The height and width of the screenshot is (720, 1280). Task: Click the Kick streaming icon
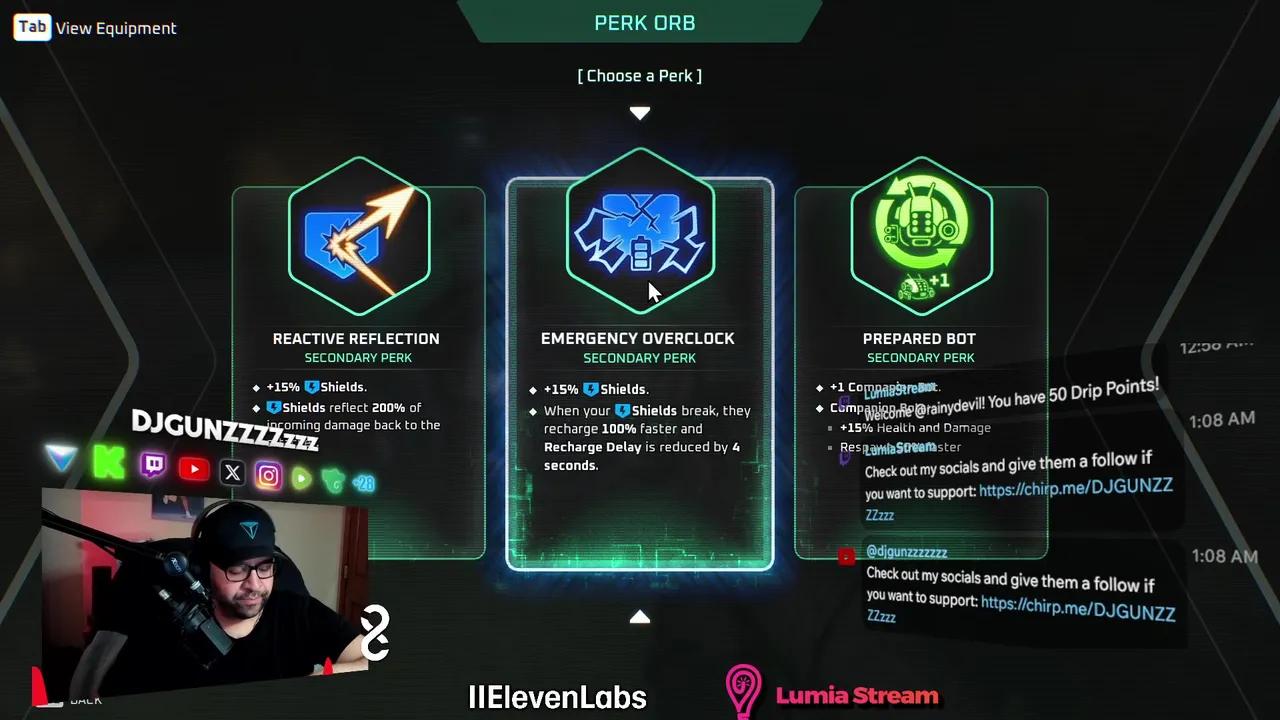coord(110,463)
